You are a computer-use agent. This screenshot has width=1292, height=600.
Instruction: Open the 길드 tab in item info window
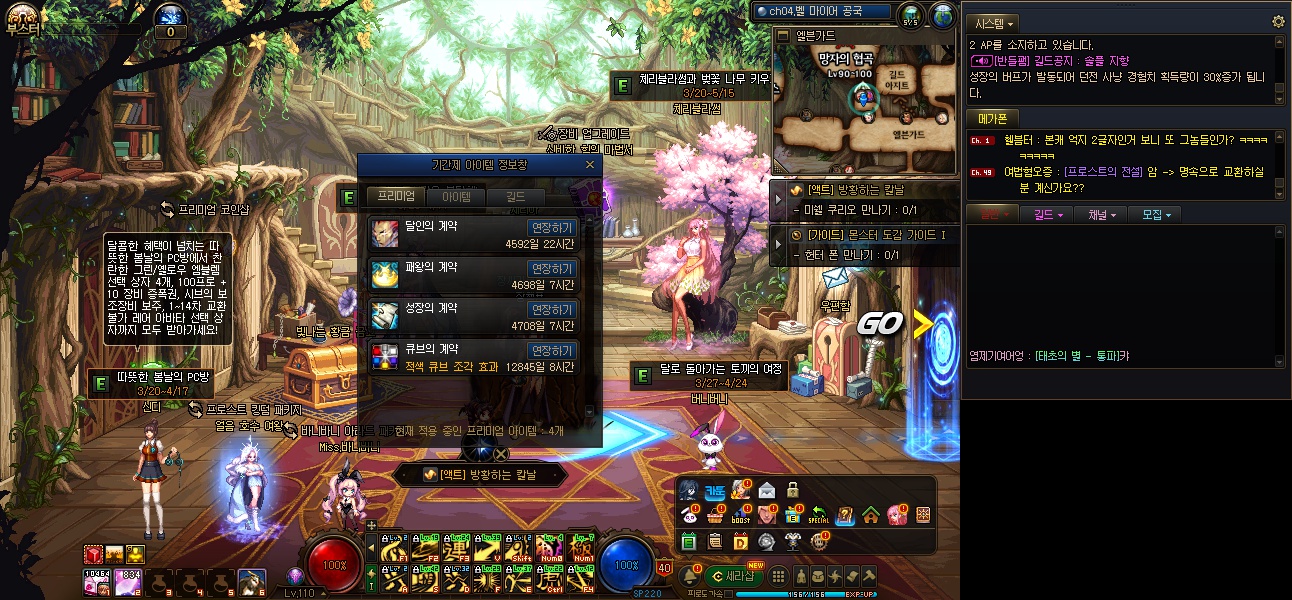pos(515,197)
